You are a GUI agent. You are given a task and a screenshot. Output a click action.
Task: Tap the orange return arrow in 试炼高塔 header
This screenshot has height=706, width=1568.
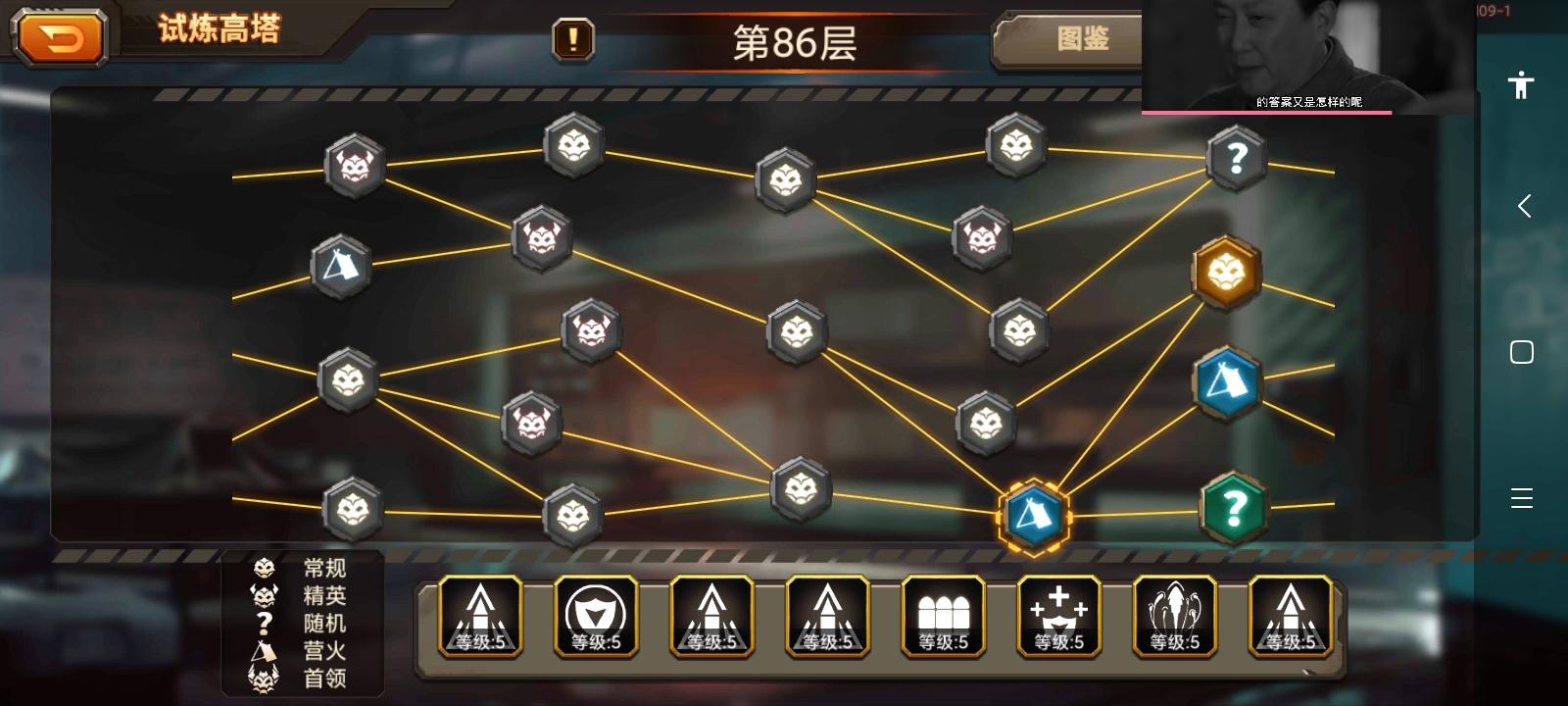click(x=61, y=37)
